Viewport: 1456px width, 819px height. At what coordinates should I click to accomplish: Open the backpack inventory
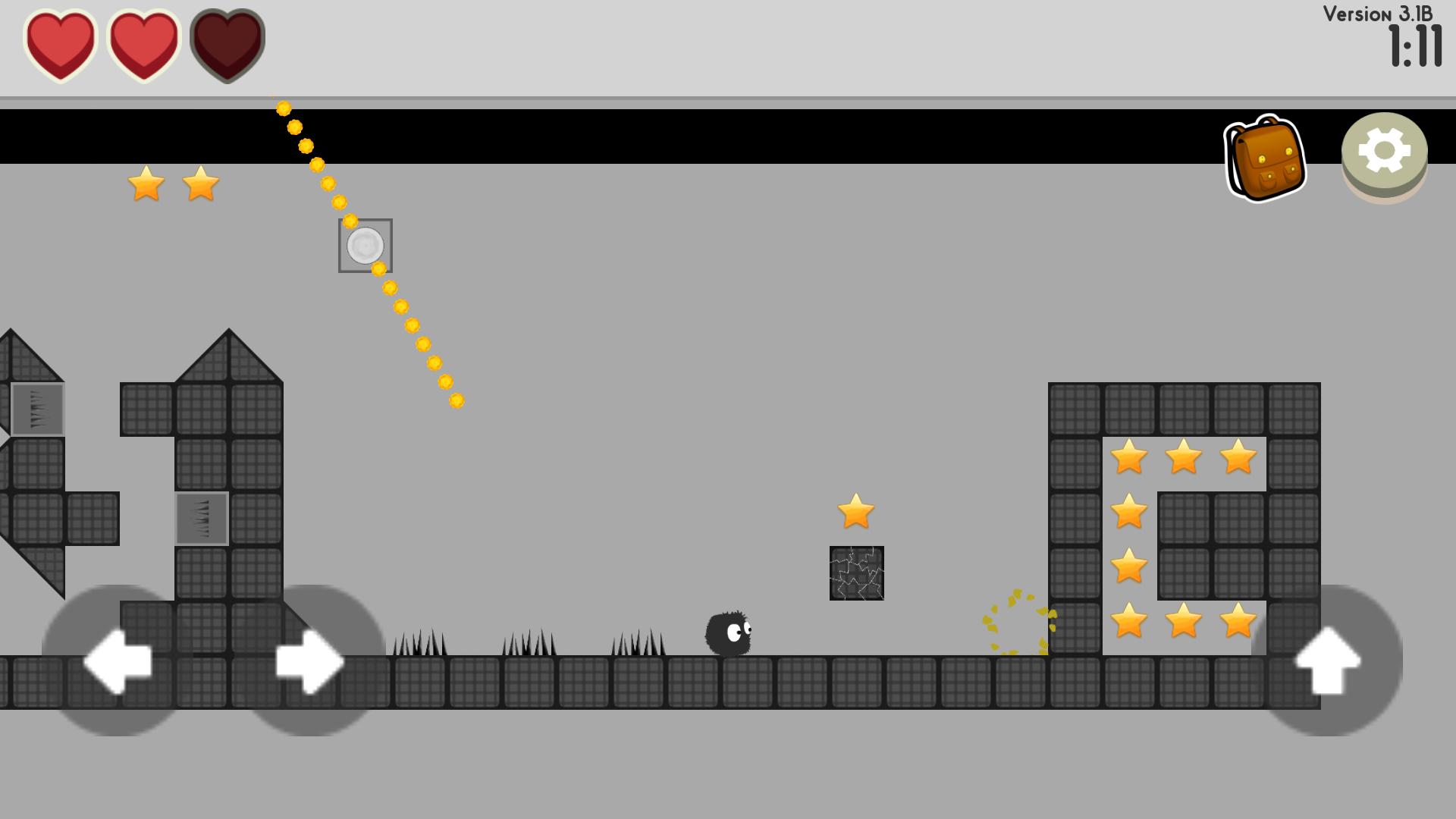pyautogui.click(x=1265, y=155)
